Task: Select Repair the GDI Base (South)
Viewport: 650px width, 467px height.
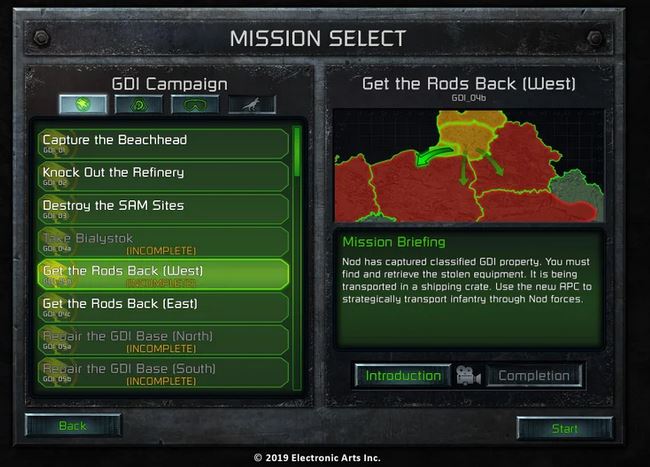Action: [x=164, y=371]
